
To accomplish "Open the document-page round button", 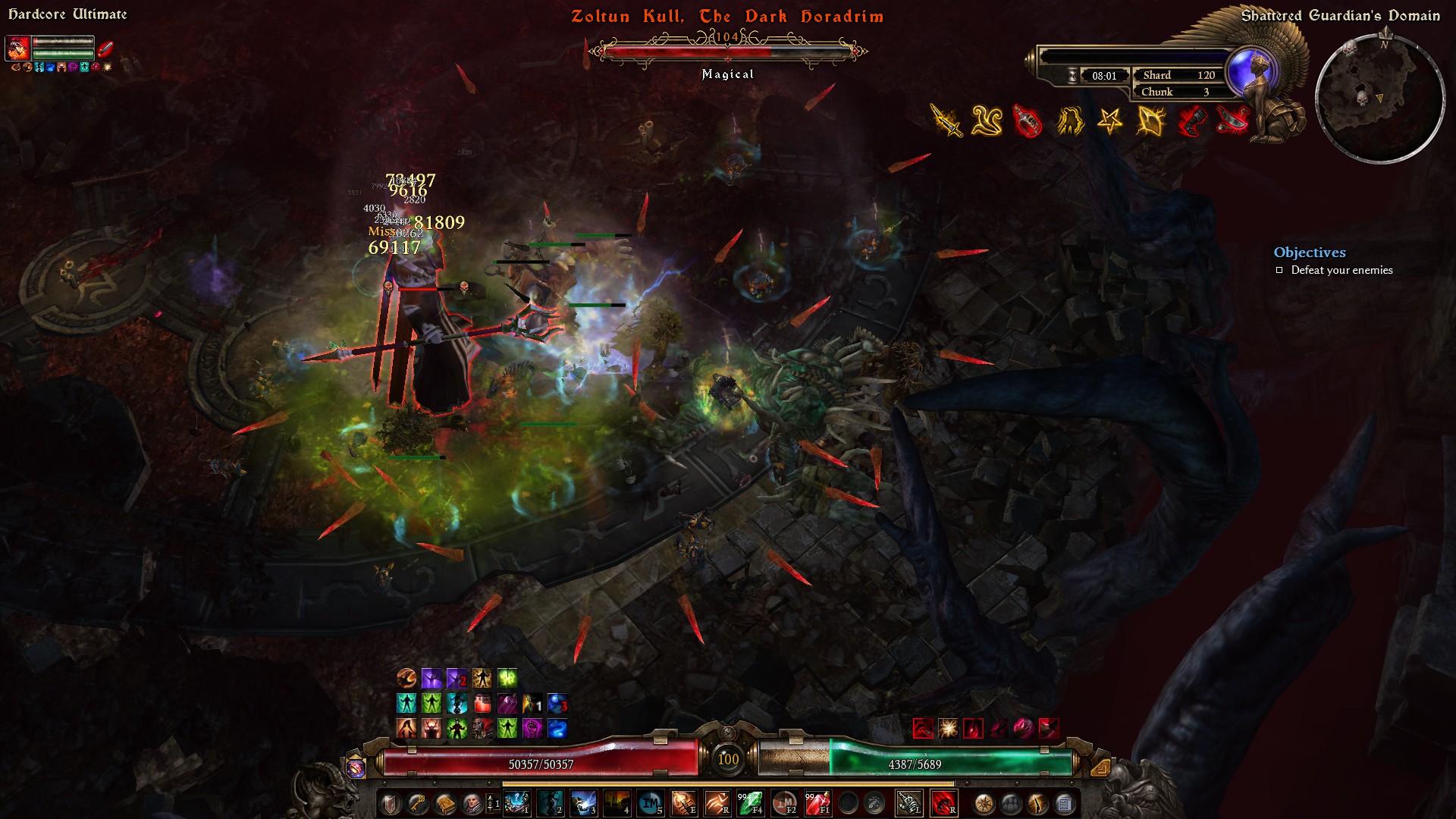I will click(x=1064, y=803).
